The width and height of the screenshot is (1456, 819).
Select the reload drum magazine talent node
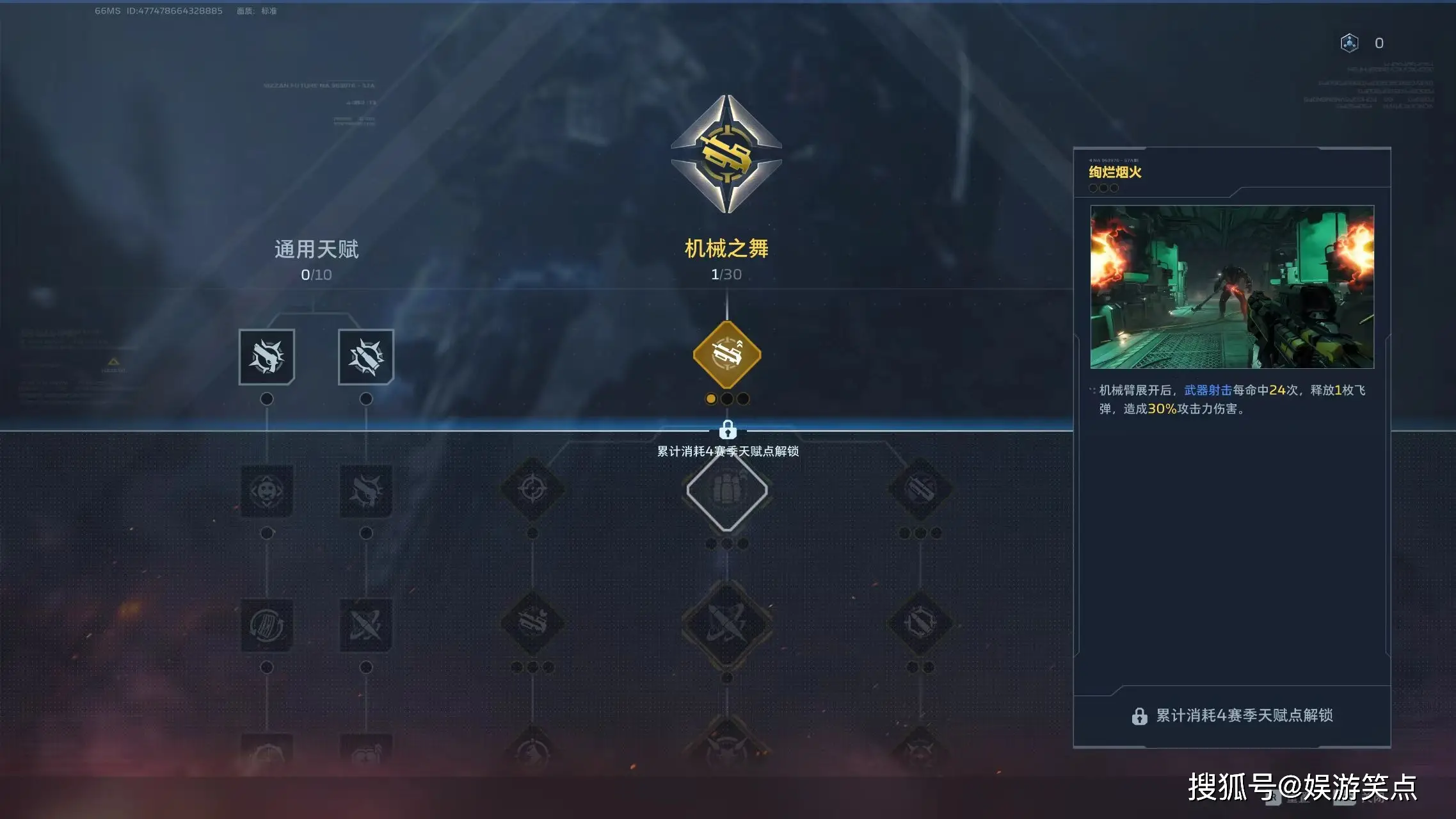[267, 624]
